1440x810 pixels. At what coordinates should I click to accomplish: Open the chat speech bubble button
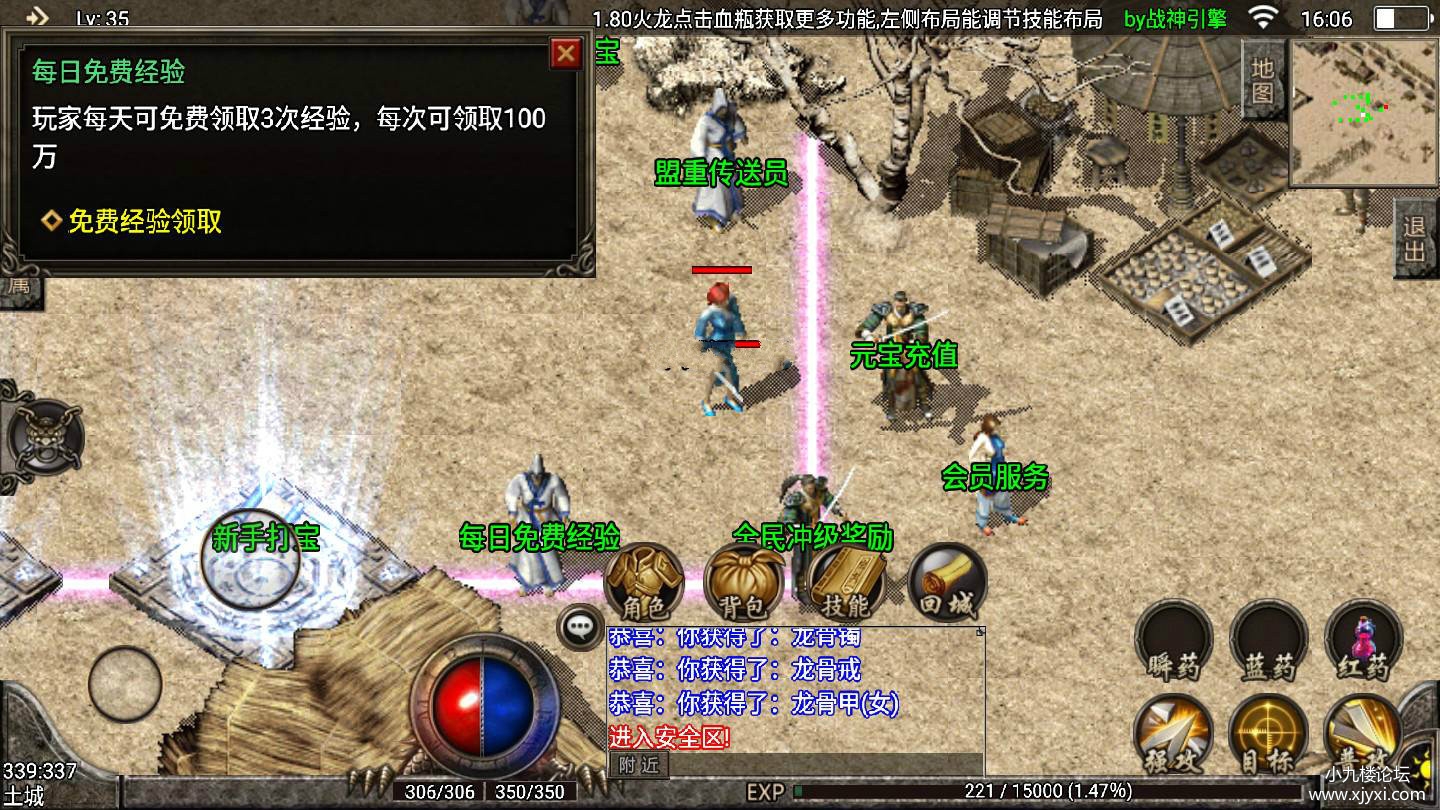click(580, 627)
